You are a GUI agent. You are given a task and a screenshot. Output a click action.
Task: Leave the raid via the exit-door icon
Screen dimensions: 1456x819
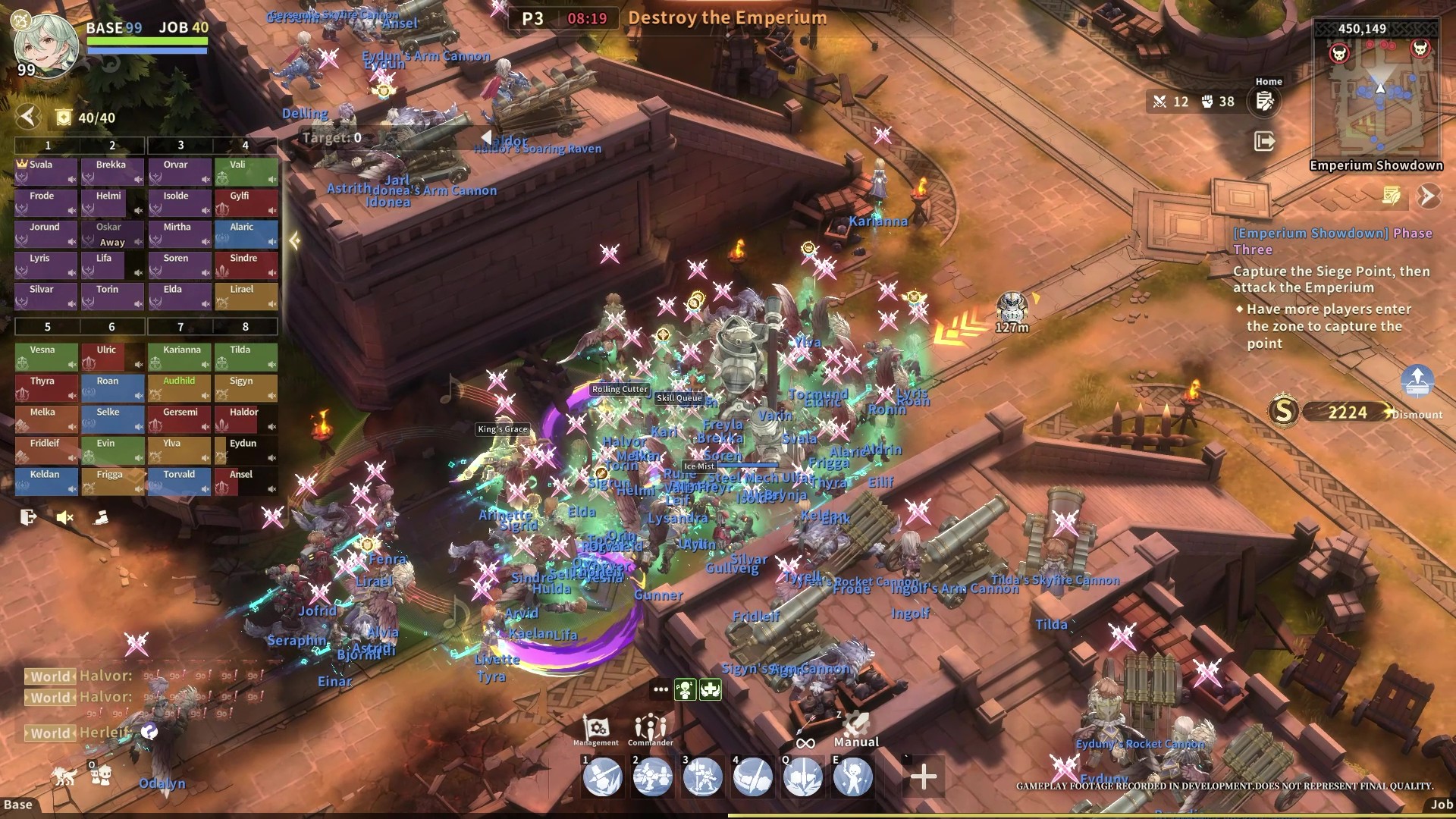[29, 517]
